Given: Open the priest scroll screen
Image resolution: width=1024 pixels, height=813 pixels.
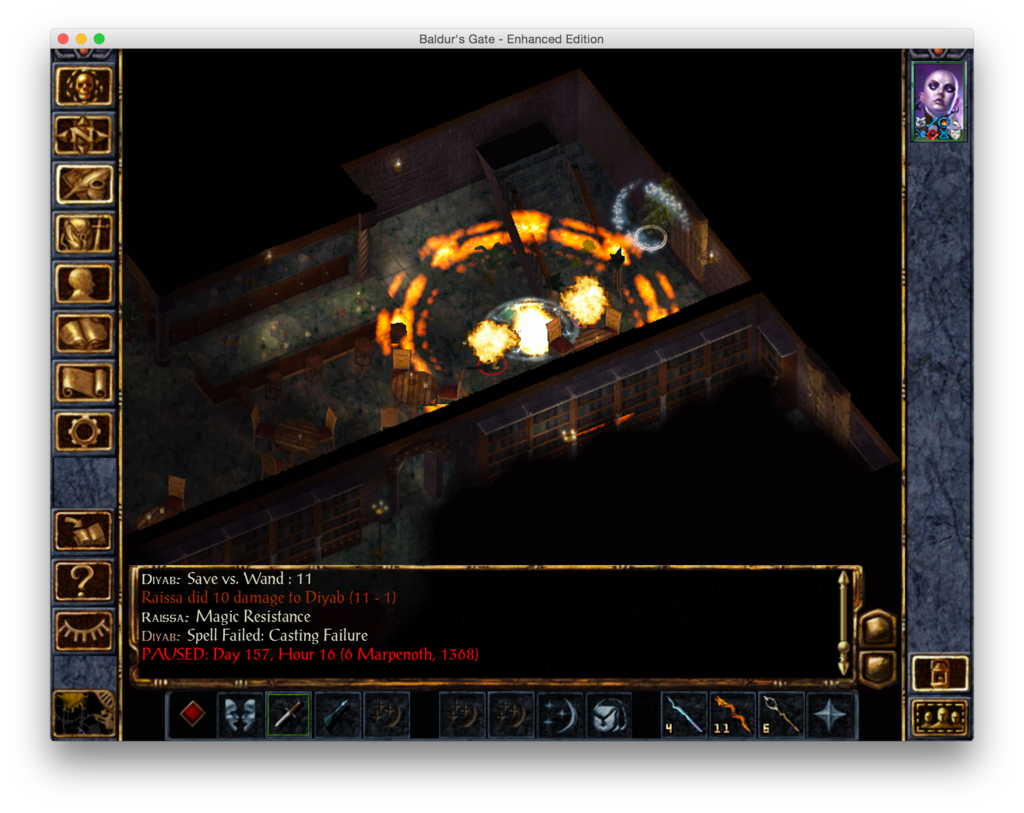Looking at the screenshot, I should coord(84,383).
